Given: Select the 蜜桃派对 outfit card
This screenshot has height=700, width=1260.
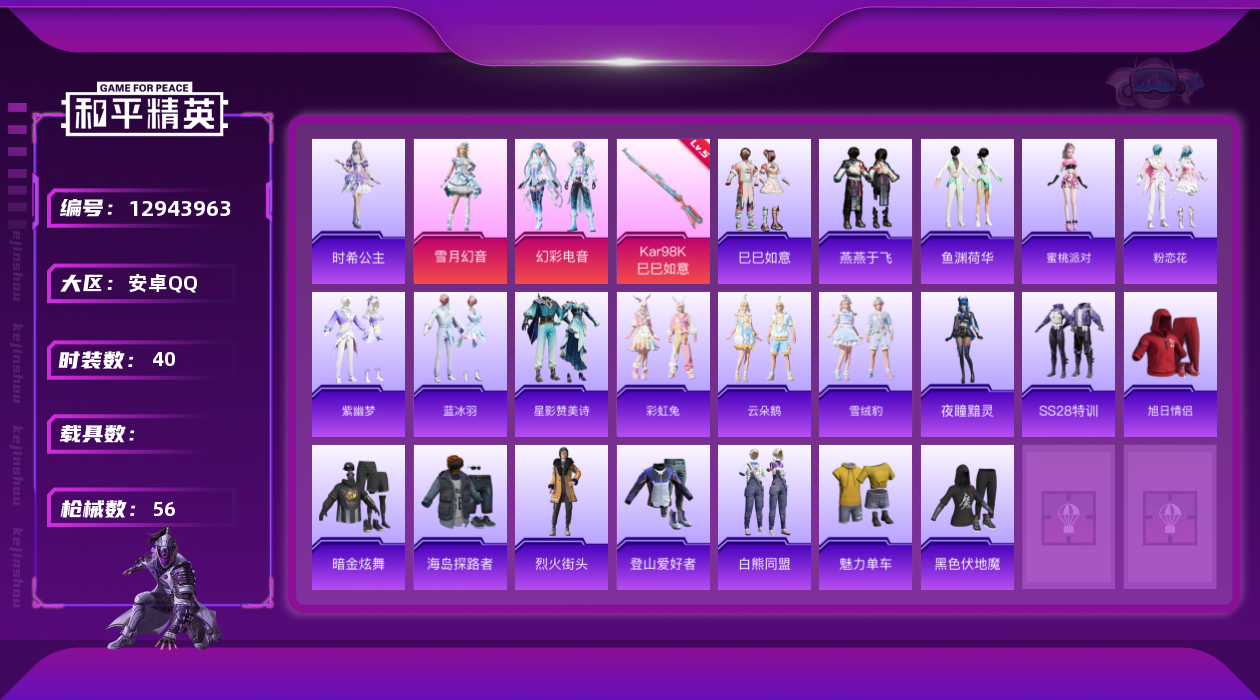Looking at the screenshot, I should pyautogui.click(x=1068, y=211).
